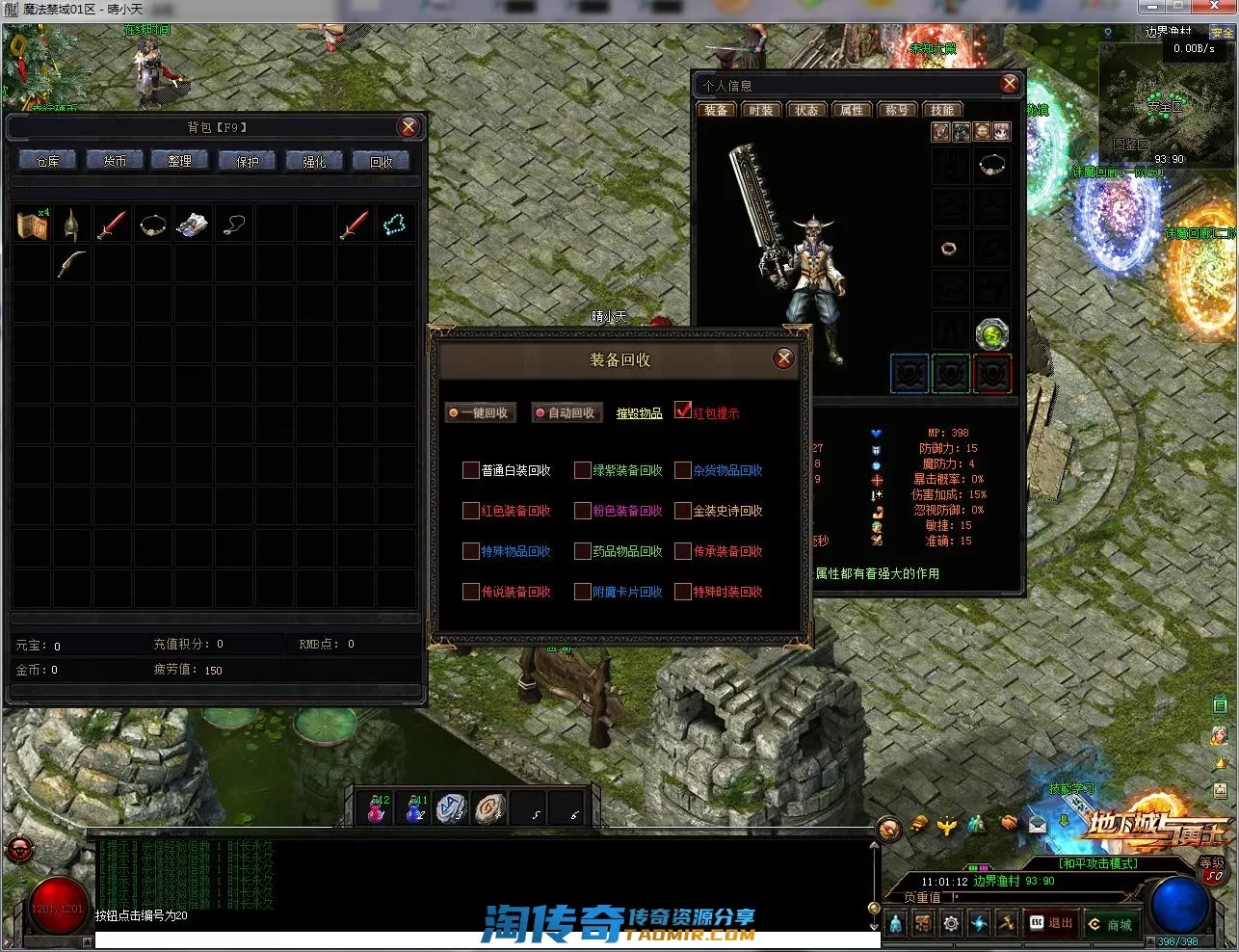Tick the 普通白装回收 checkbox
The image size is (1239, 952).
point(471,470)
